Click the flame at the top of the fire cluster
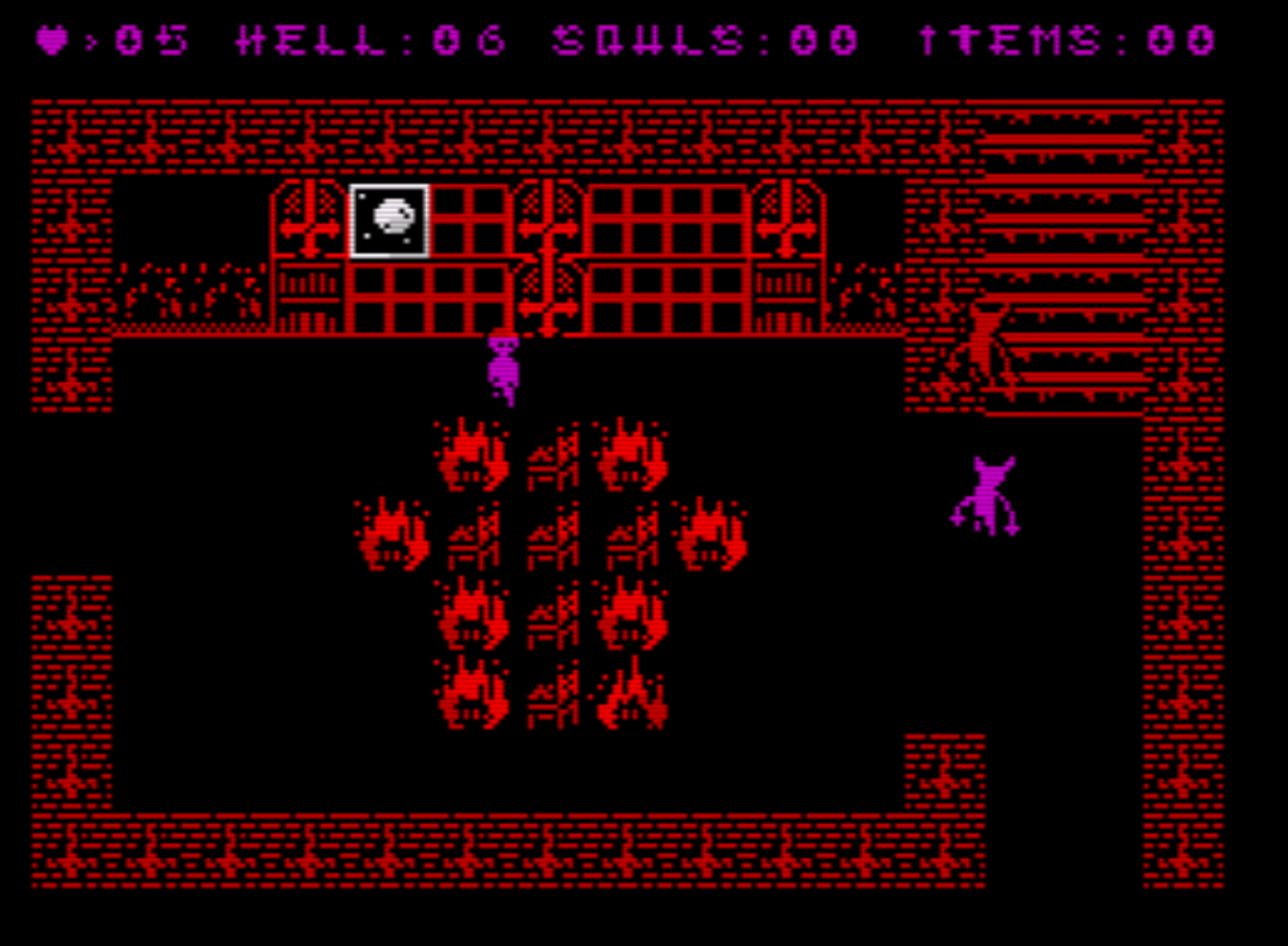The image size is (1288, 946). coord(472,453)
